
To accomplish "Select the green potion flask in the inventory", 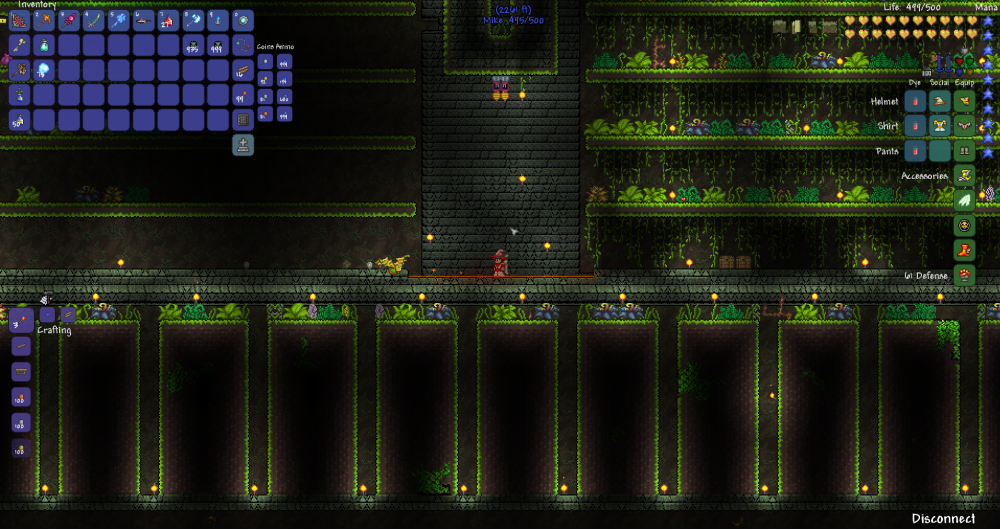I will (x=45, y=45).
